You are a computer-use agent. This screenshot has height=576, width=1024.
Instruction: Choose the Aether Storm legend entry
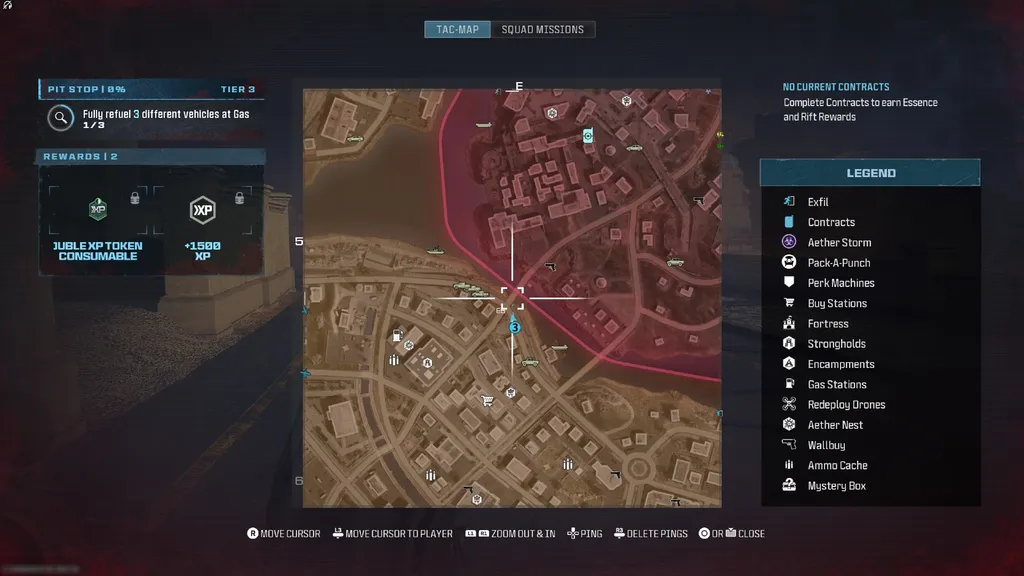839,243
